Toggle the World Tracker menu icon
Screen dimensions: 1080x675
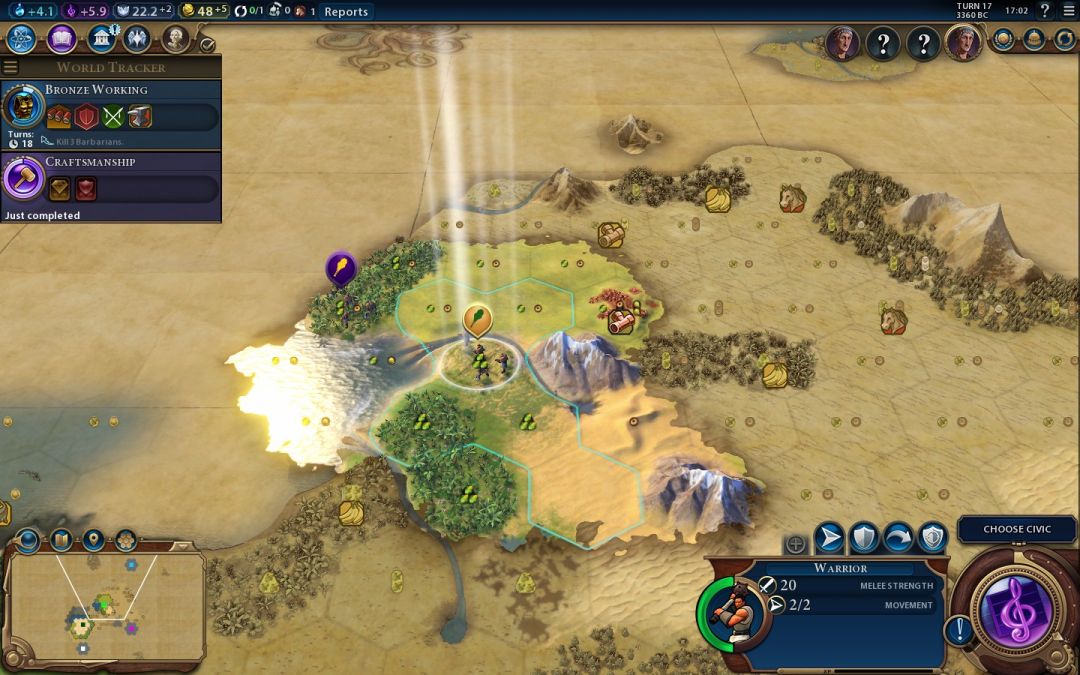tap(11, 67)
